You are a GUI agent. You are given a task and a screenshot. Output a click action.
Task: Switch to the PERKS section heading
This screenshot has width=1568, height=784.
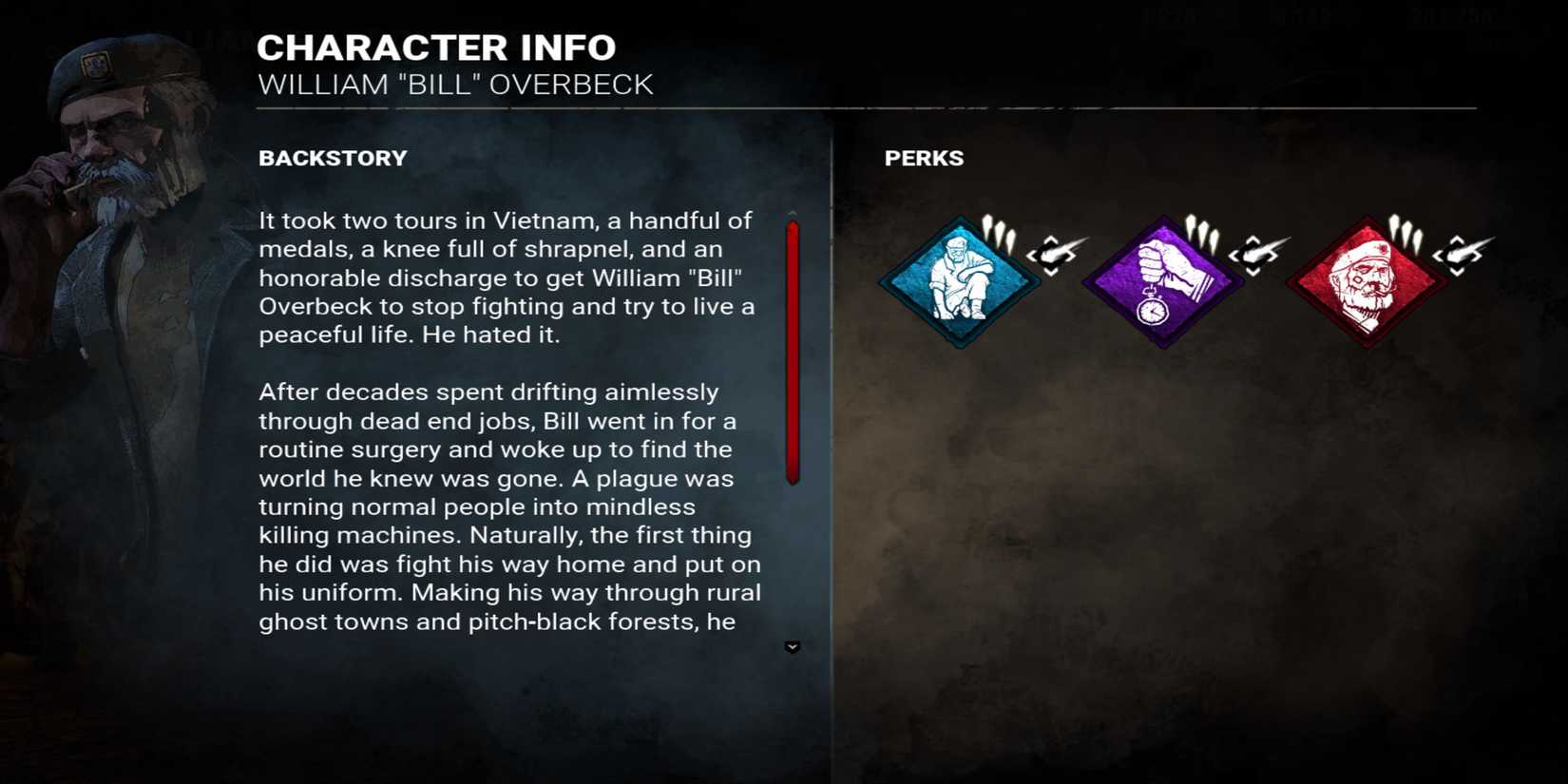click(x=924, y=159)
